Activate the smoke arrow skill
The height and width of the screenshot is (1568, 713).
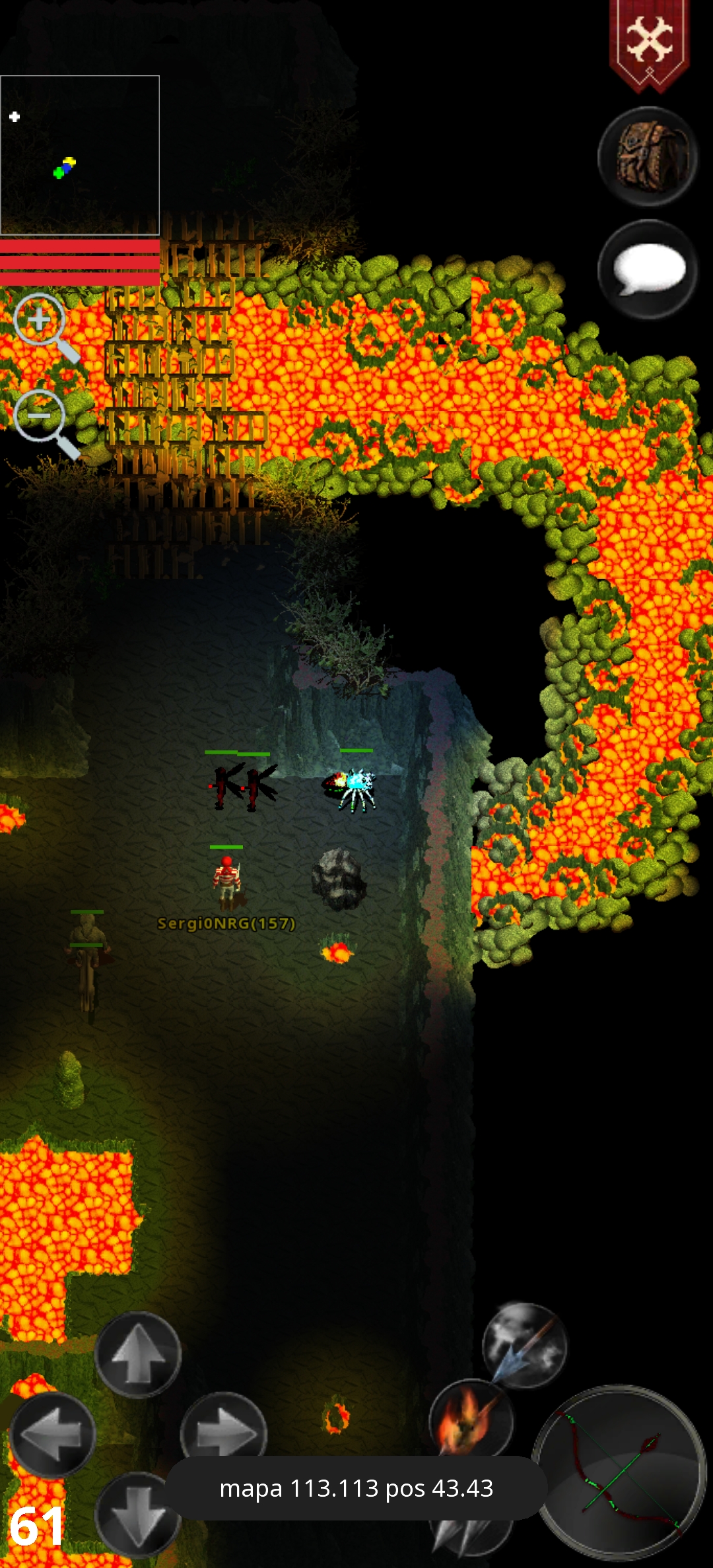525,1344
